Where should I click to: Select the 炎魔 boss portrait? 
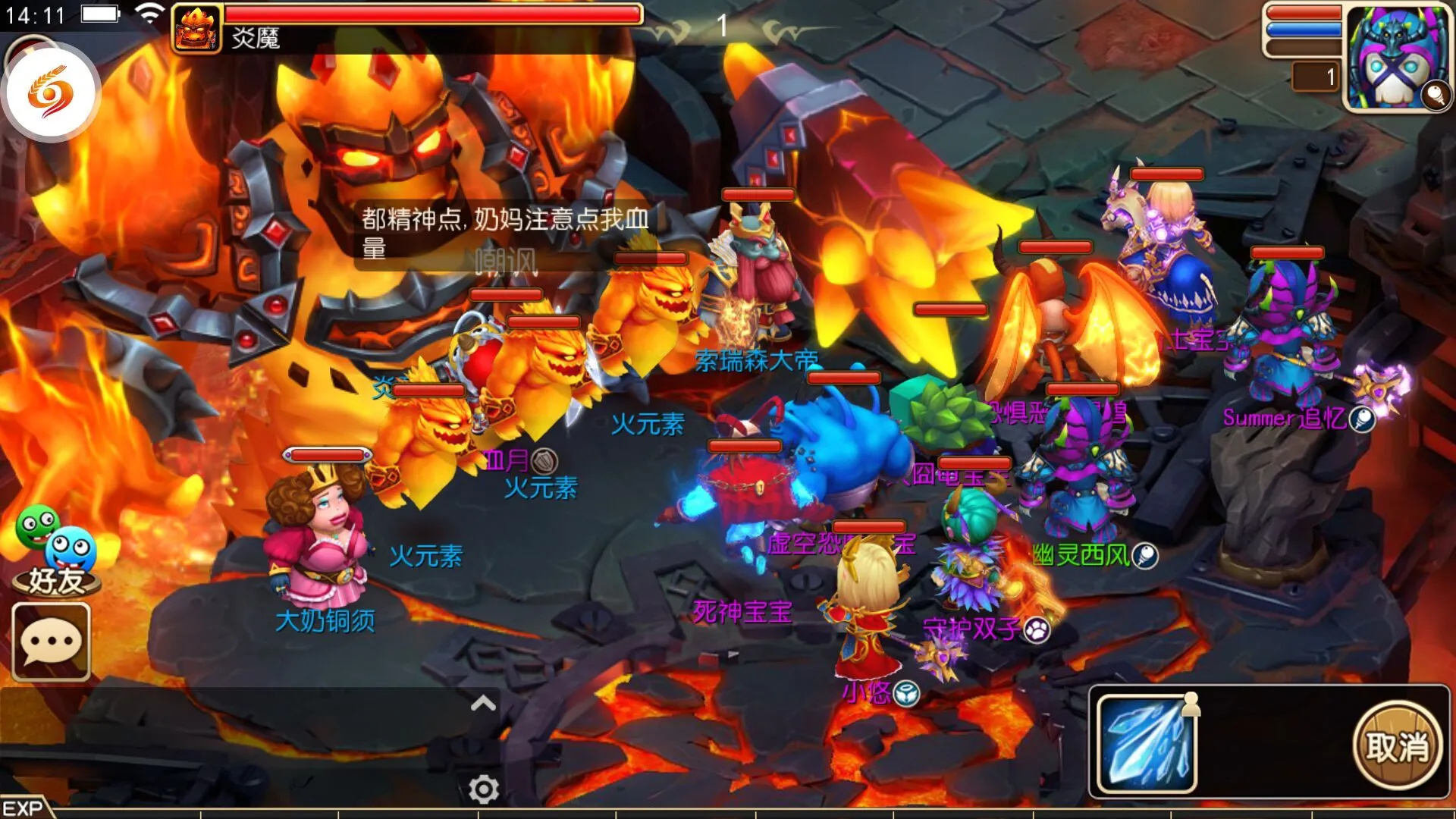(x=197, y=29)
